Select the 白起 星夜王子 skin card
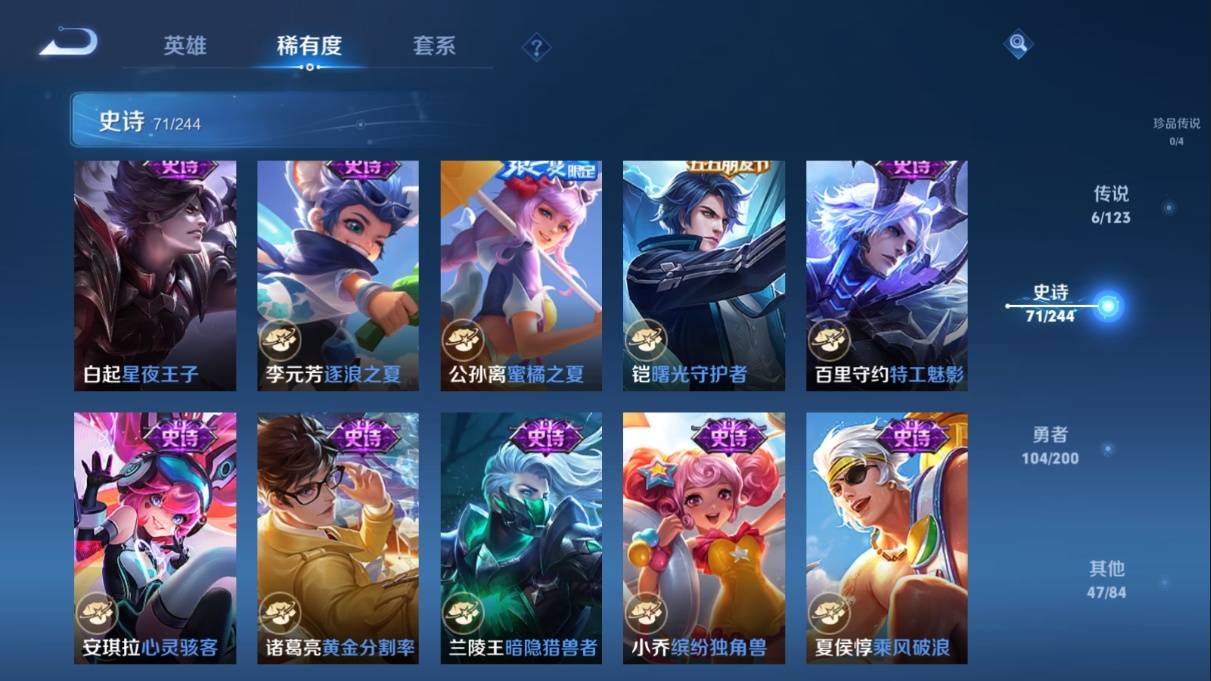The width and height of the screenshot is (1211, 681). (x=155, y=275)
